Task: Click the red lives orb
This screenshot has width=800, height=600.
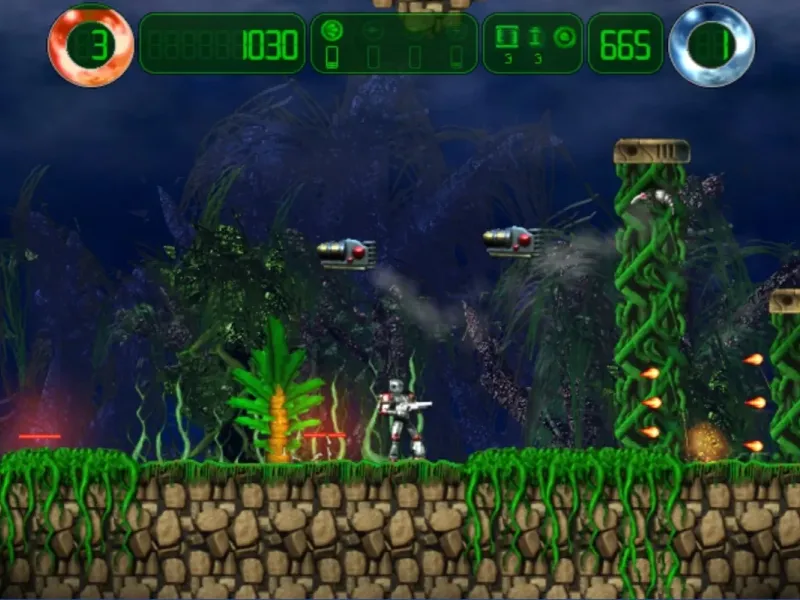Action: (x=90, y=45)
